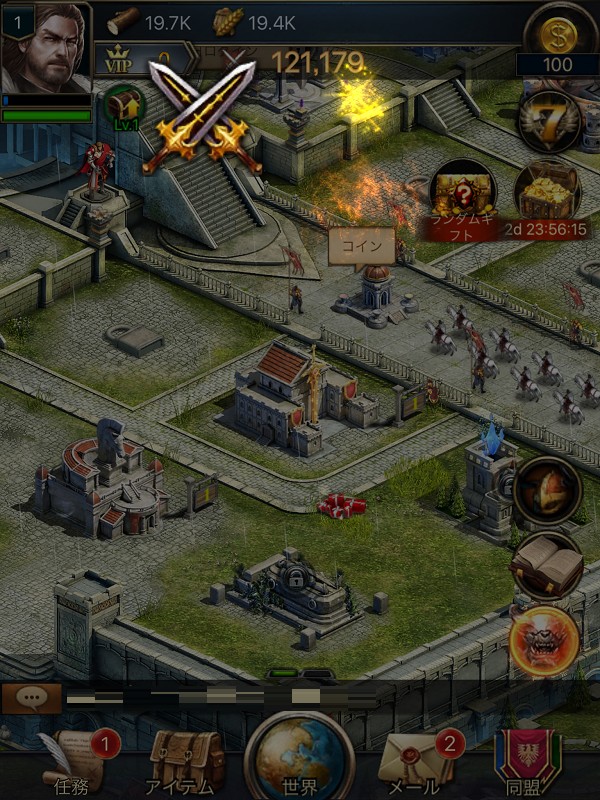This screenshot has width=600, height=800.
Task: Tap the green Lv.1 upgrade icon
Action: 125,106
